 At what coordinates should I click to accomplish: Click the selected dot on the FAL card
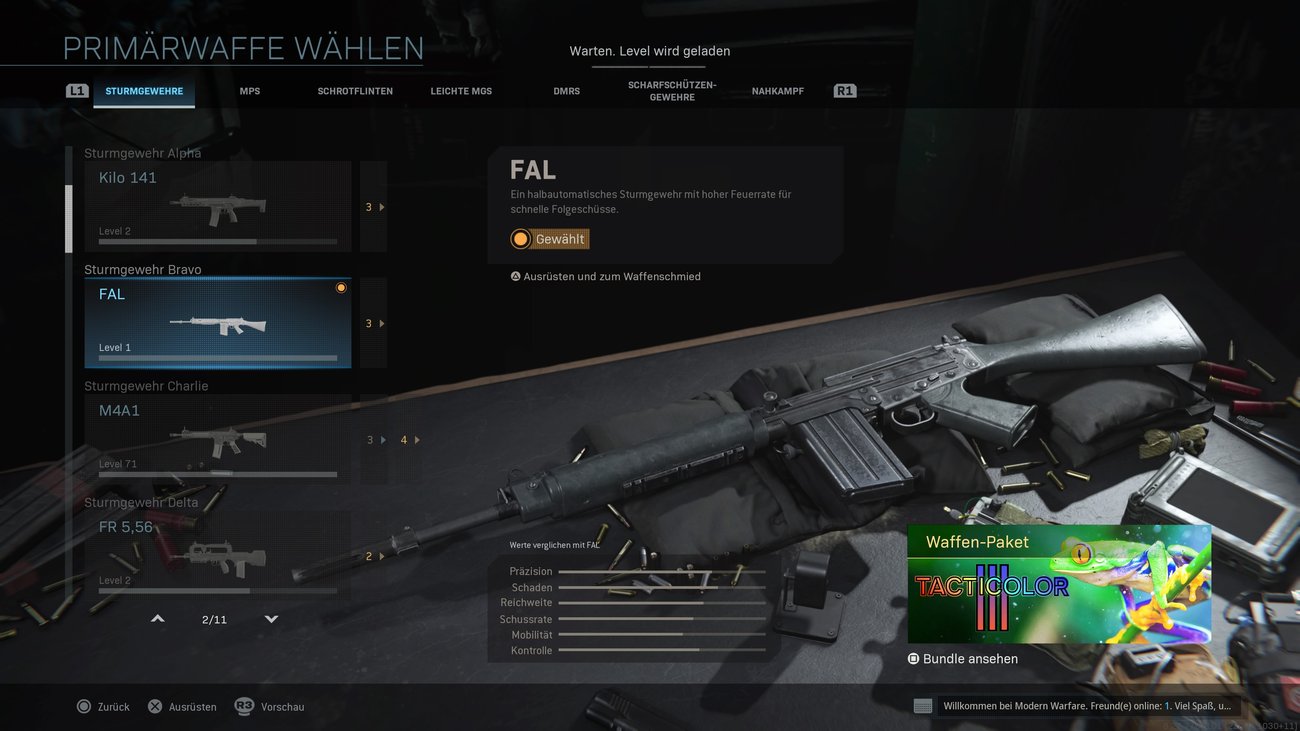[341, 287]
